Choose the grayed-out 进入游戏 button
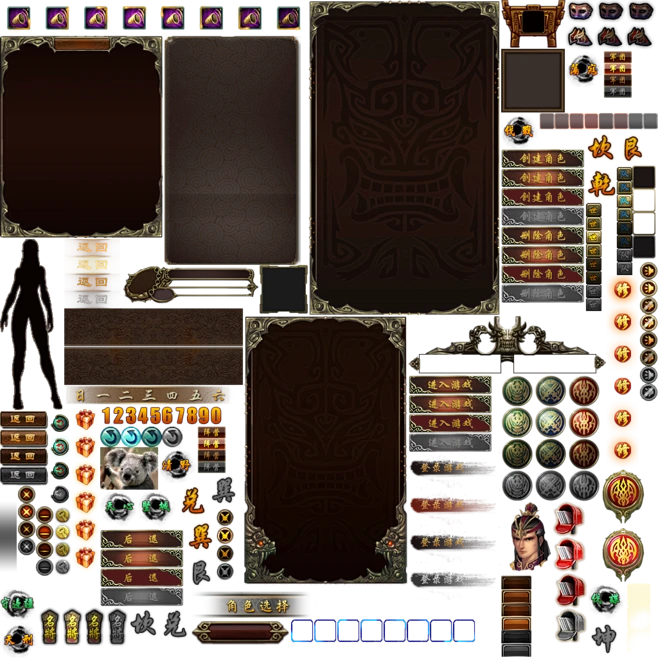 [x=451, y=444]
